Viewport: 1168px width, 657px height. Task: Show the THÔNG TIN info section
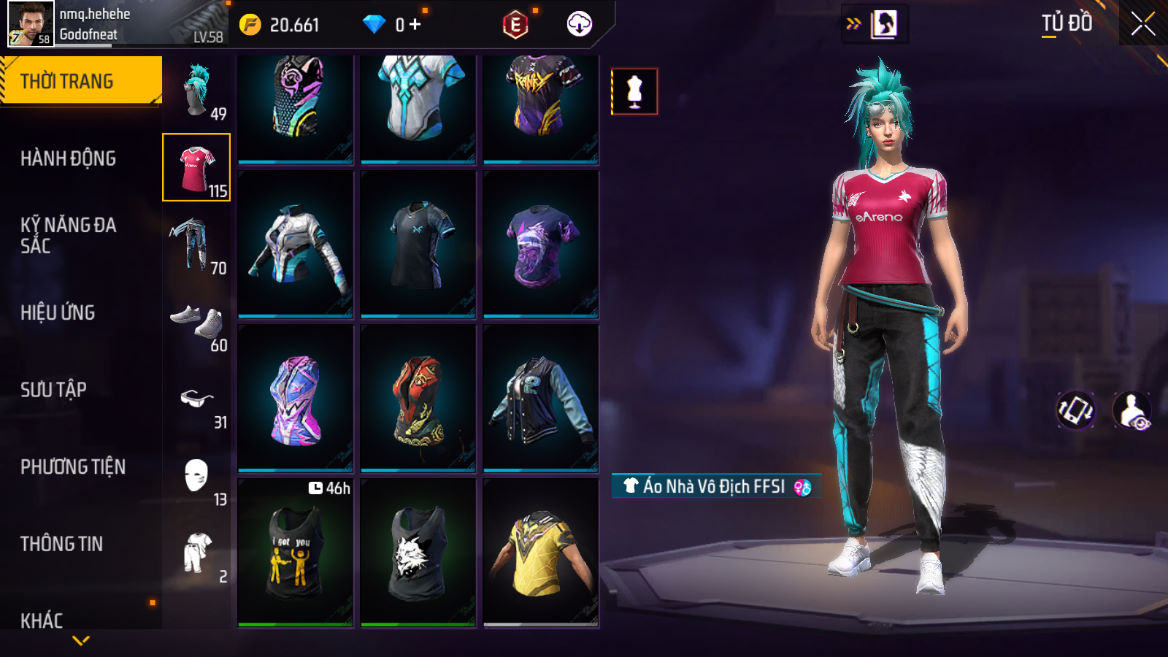coord(62,543)
